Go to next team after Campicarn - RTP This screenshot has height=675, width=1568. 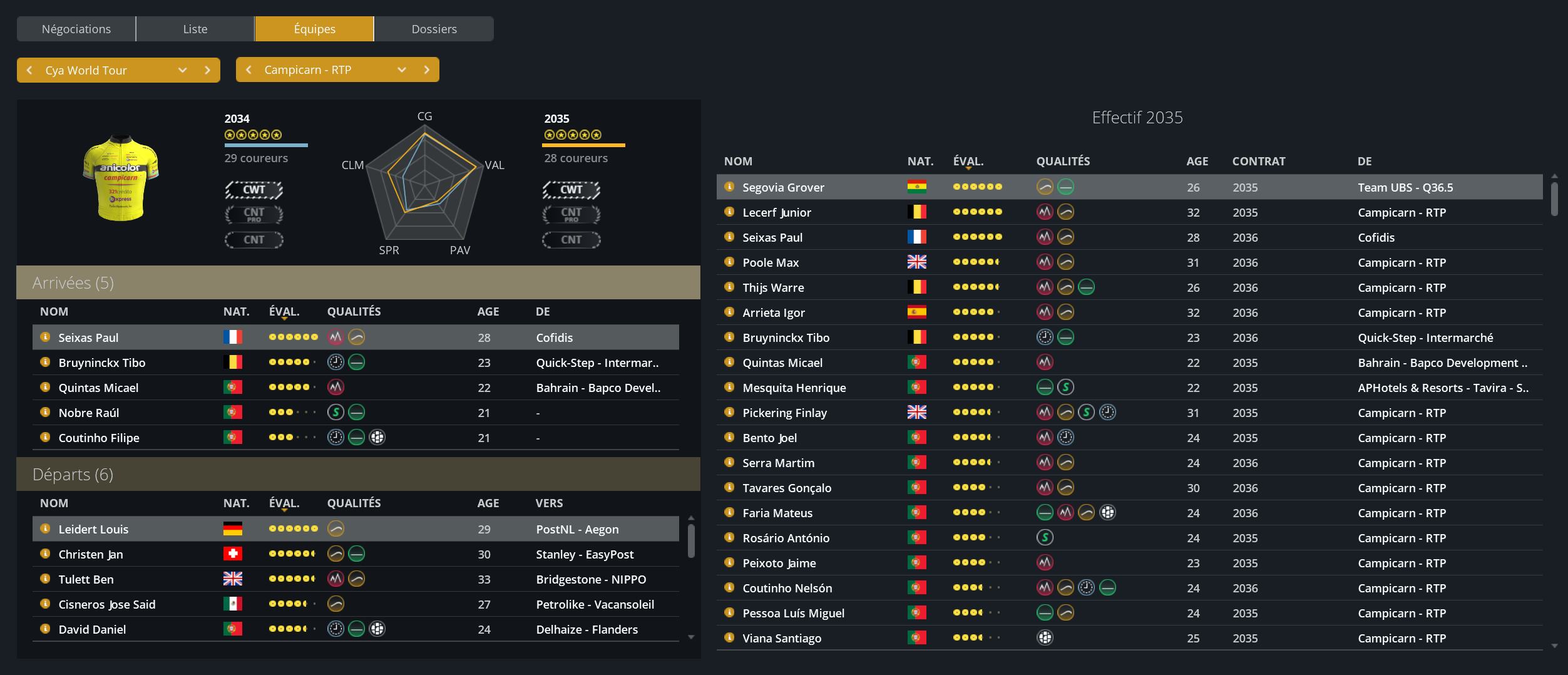coord(427,70)
